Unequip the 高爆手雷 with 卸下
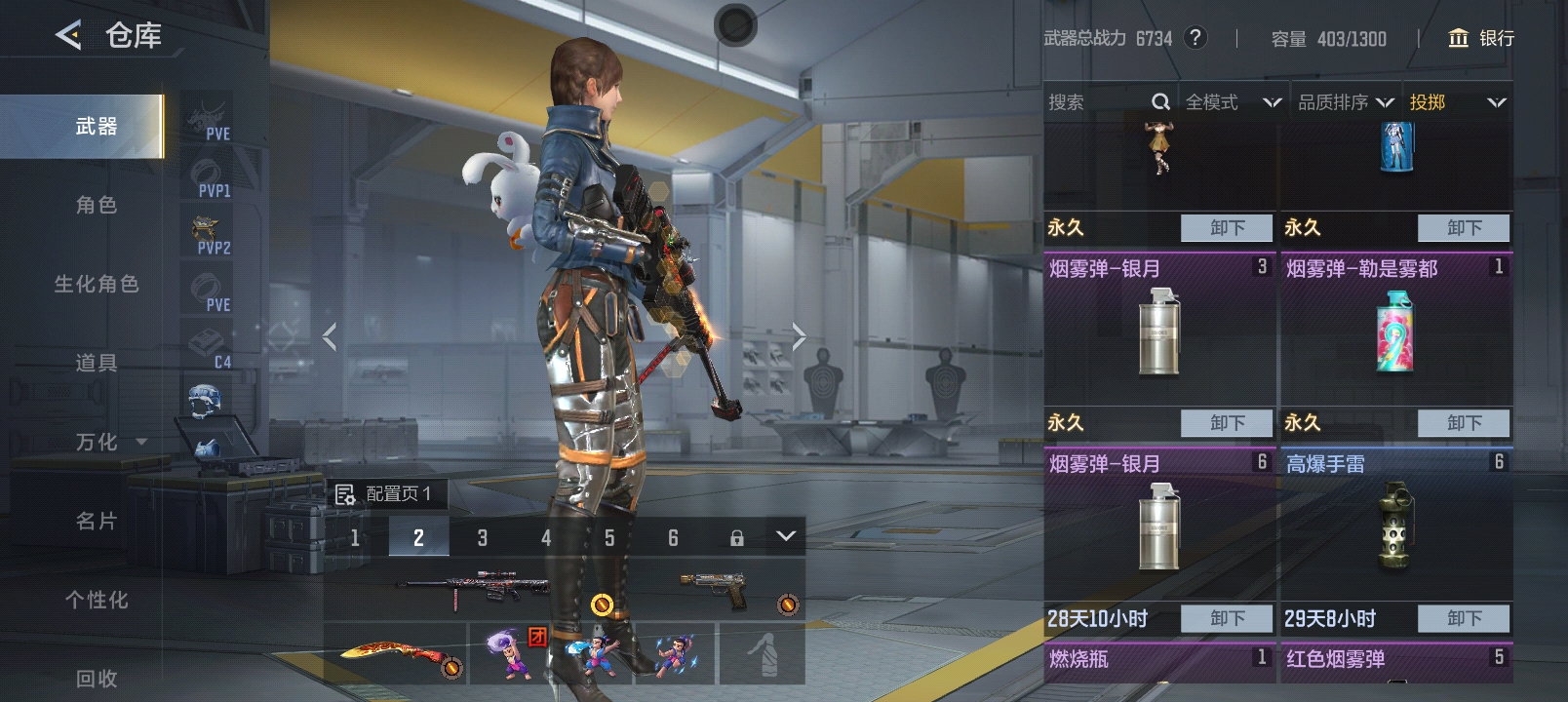Viewport: 1568px width, 702px height. click(x=1464, y=618)
